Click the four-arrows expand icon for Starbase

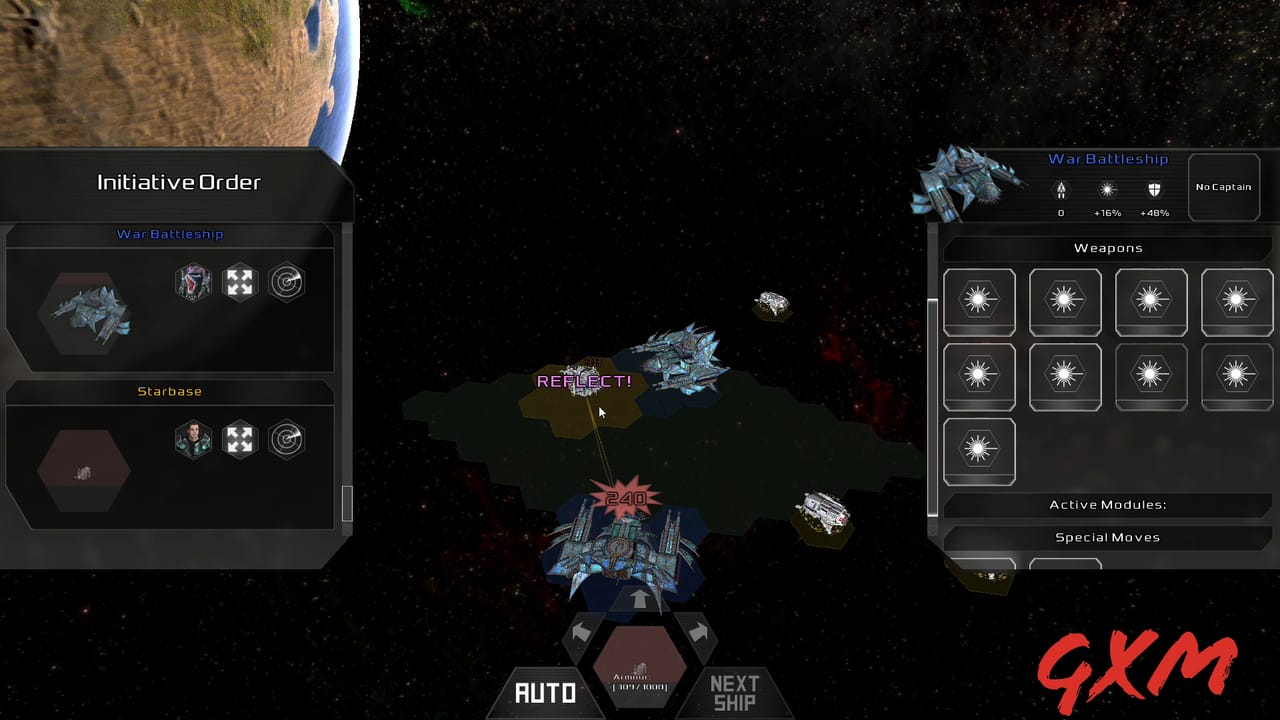240,439
